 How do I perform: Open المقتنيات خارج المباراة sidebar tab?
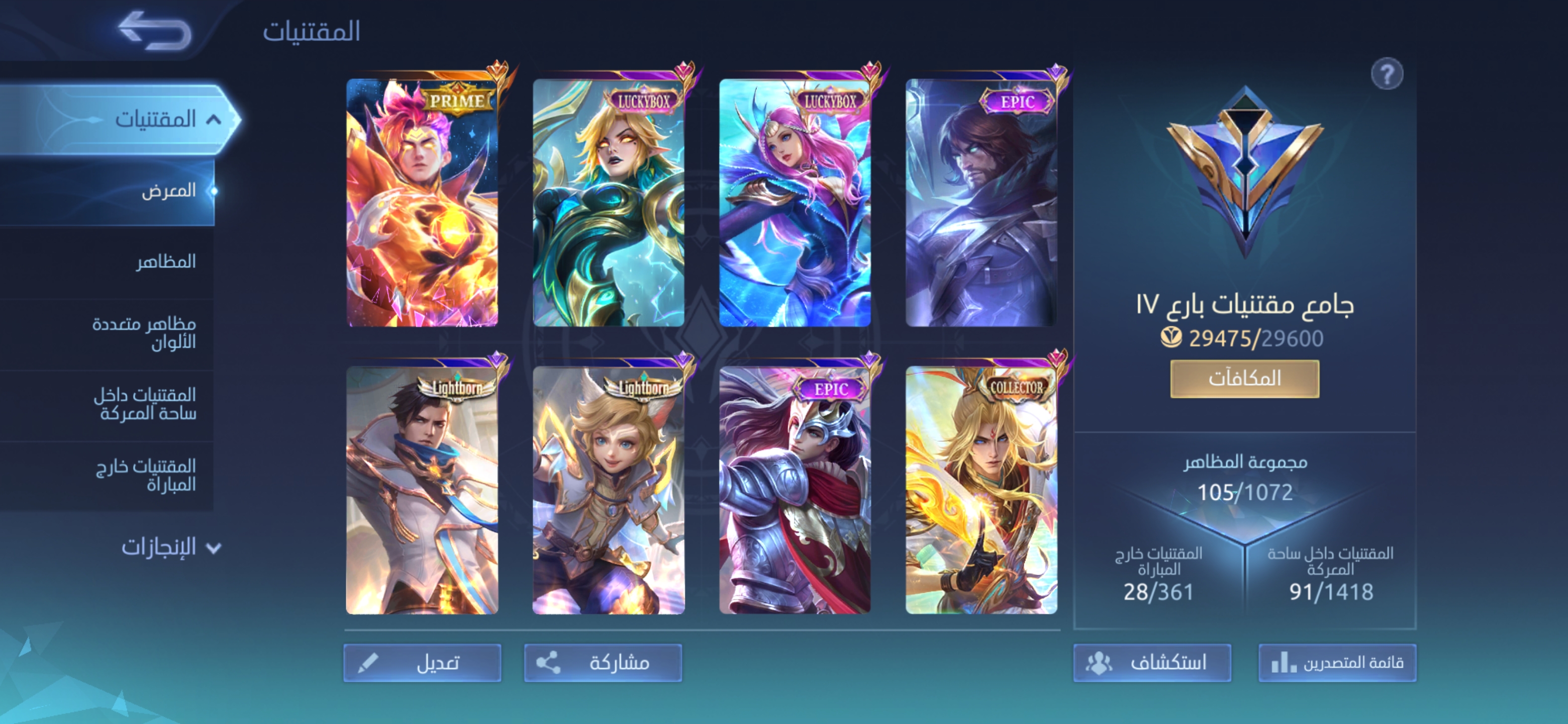coord(146,475)
